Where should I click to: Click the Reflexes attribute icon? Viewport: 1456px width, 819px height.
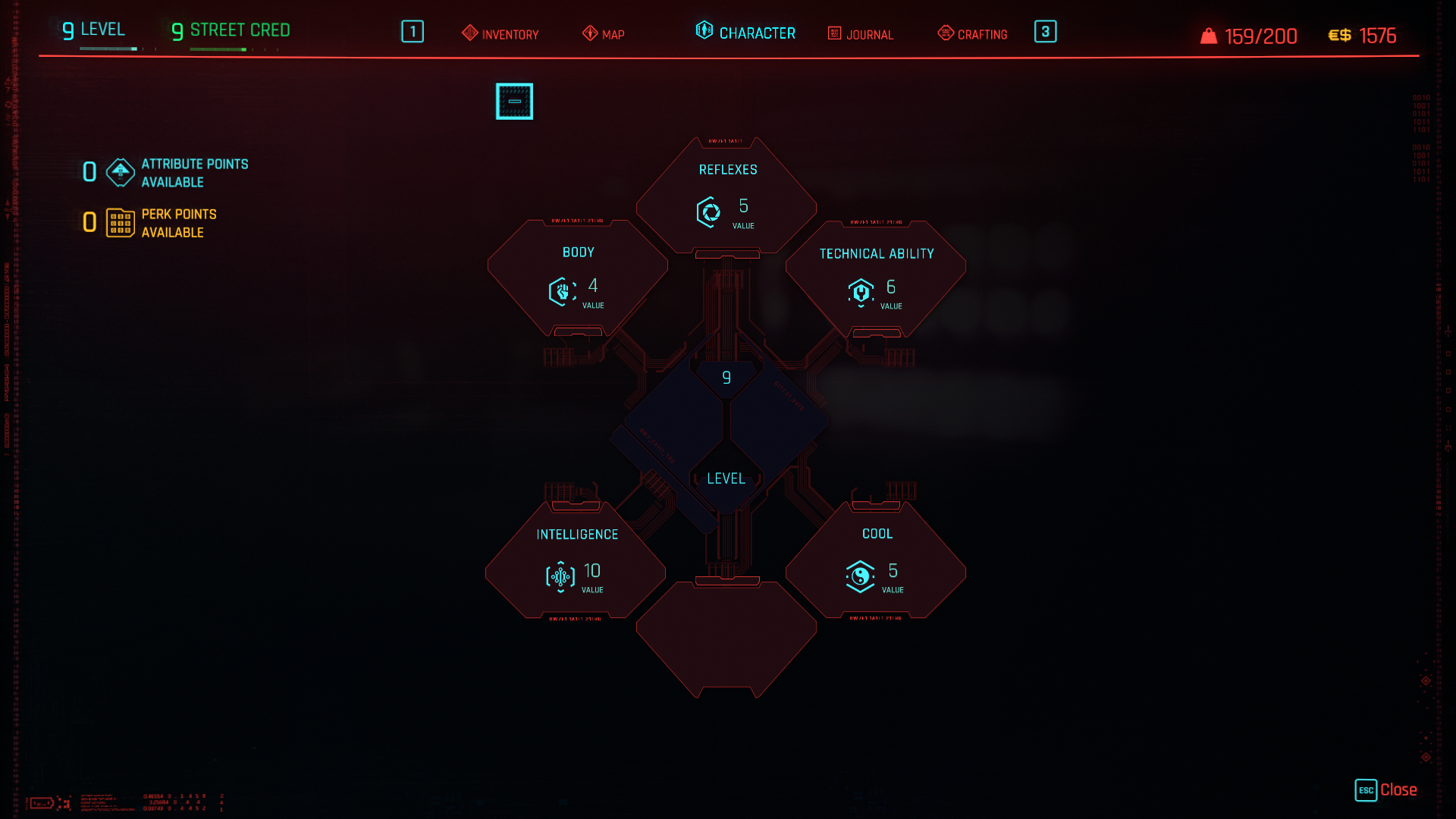pyautogui.click(x=708, y=212)
